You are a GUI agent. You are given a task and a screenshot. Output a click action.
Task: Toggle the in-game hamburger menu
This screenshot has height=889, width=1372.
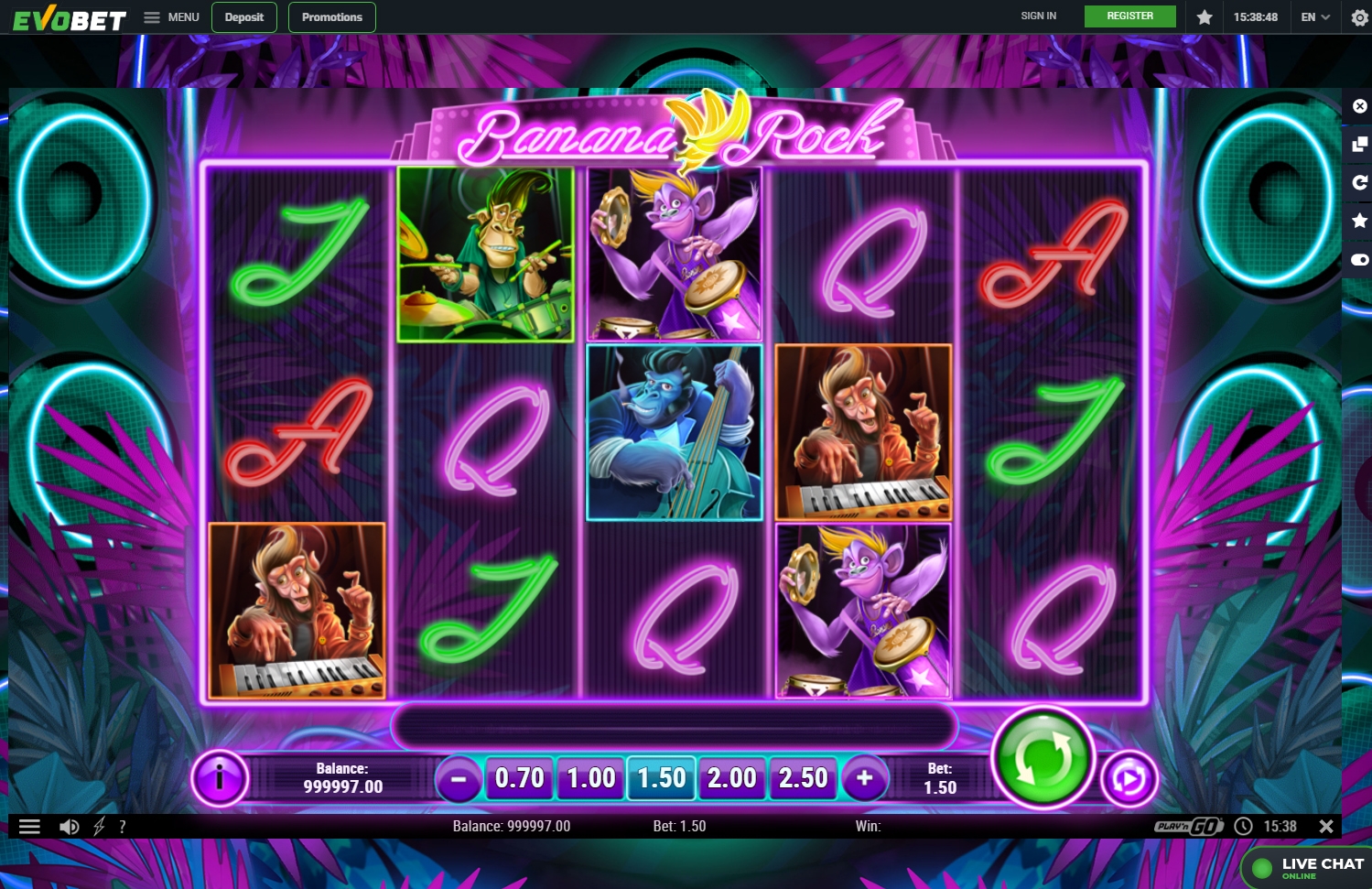pos(30,825)
